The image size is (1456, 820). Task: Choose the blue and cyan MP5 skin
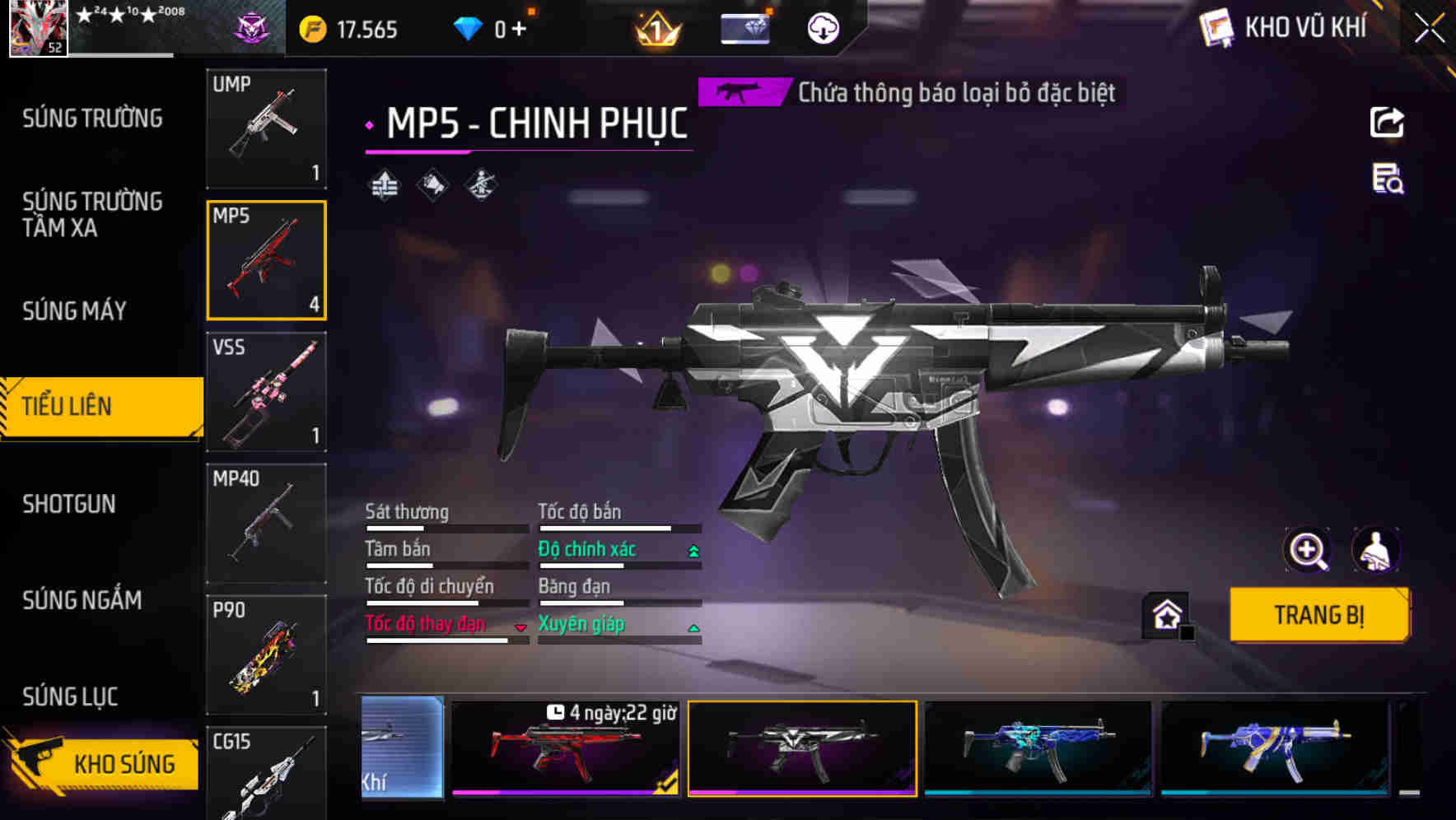tap(1038, 748)
